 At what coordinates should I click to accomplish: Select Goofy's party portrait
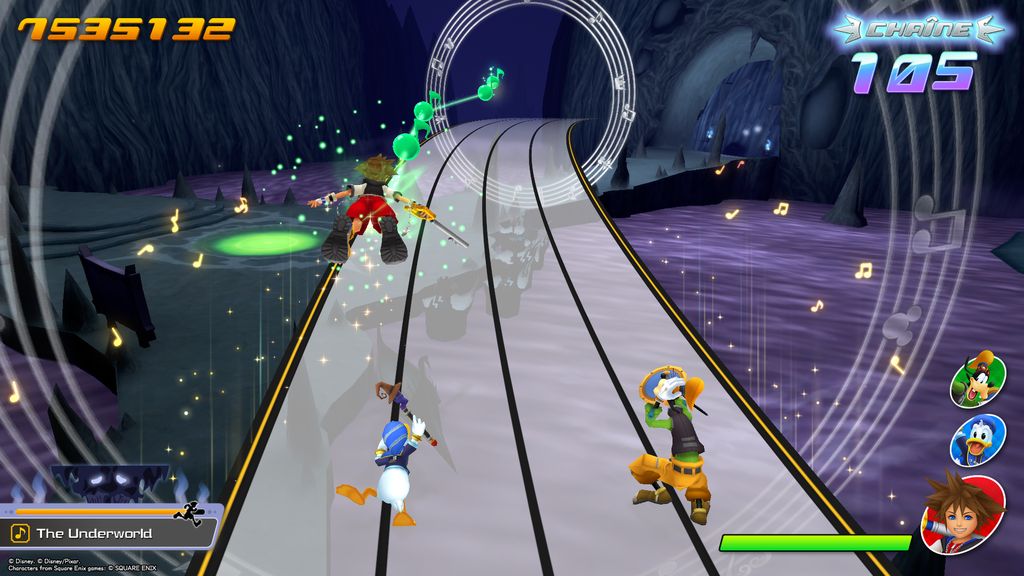point(977,380)
